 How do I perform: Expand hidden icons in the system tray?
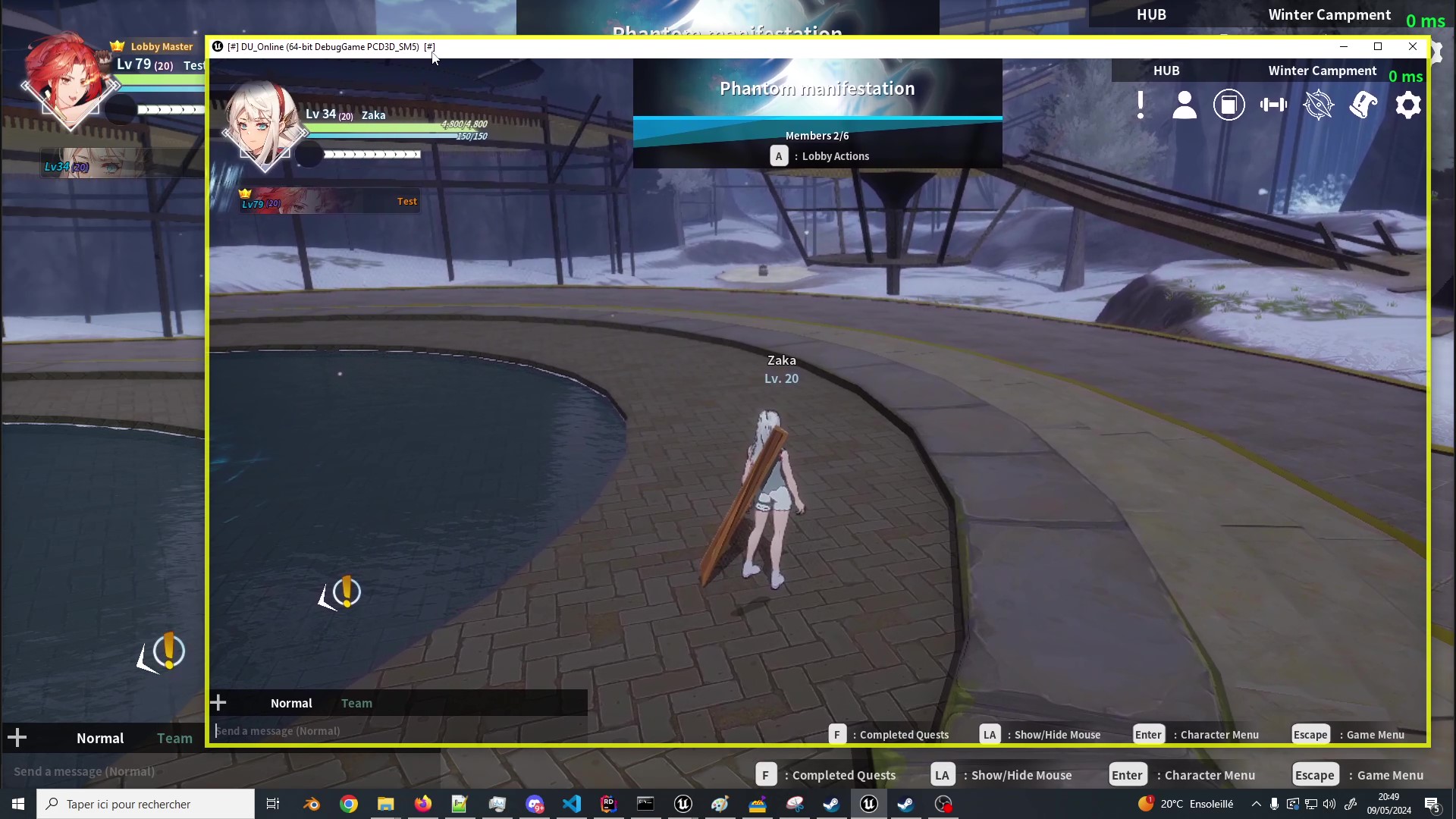pyautogui.click(x=1257, y=804)
